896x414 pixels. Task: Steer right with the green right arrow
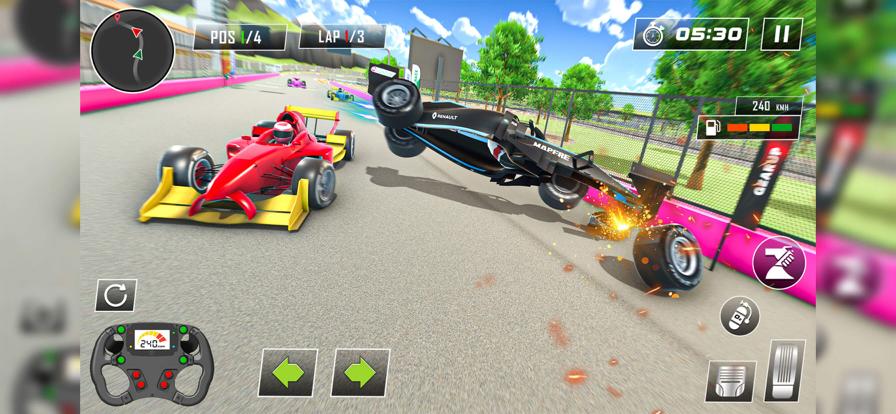tap(360, 372)
